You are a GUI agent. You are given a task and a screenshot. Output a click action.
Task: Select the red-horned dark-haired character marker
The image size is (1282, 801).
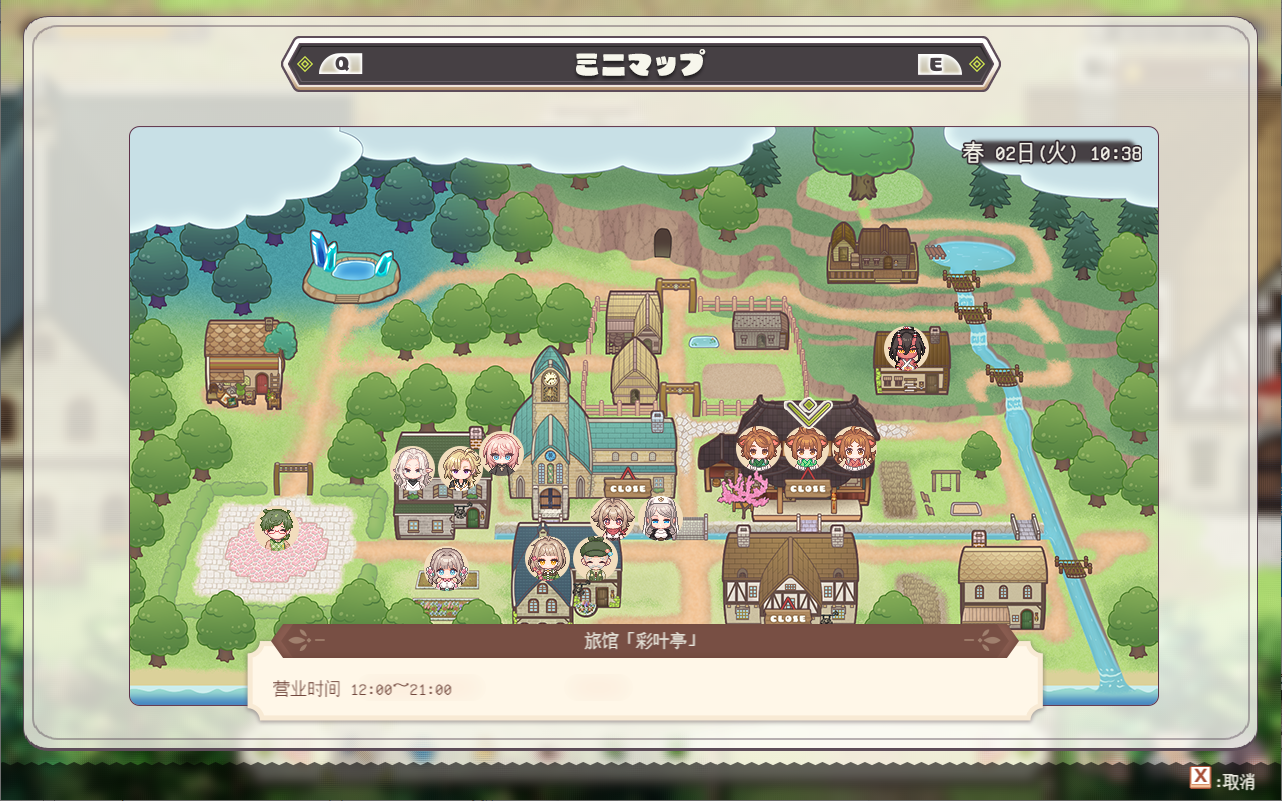[x=907, y=347]
